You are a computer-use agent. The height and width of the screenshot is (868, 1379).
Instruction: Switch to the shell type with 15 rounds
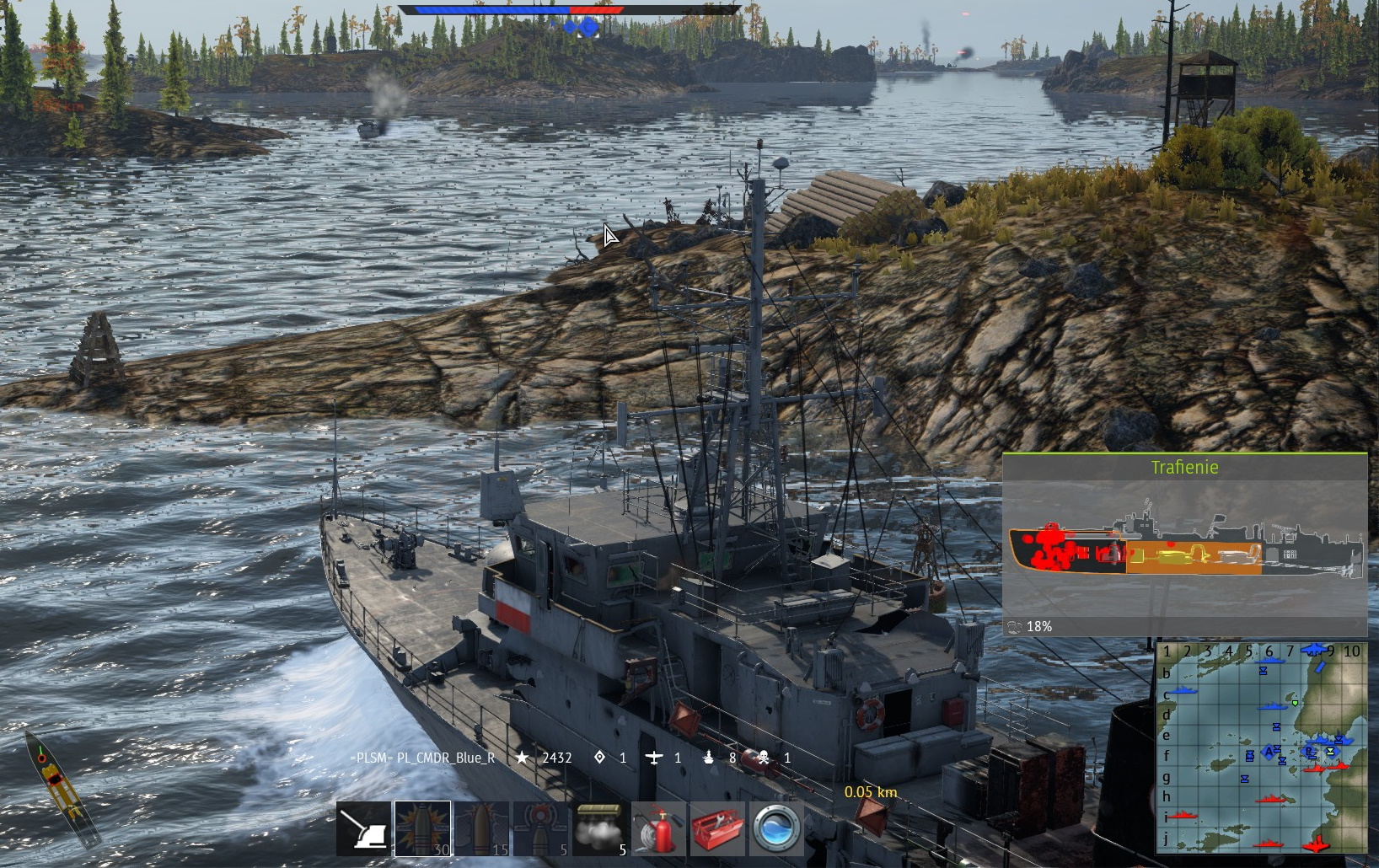coord(481,828)
